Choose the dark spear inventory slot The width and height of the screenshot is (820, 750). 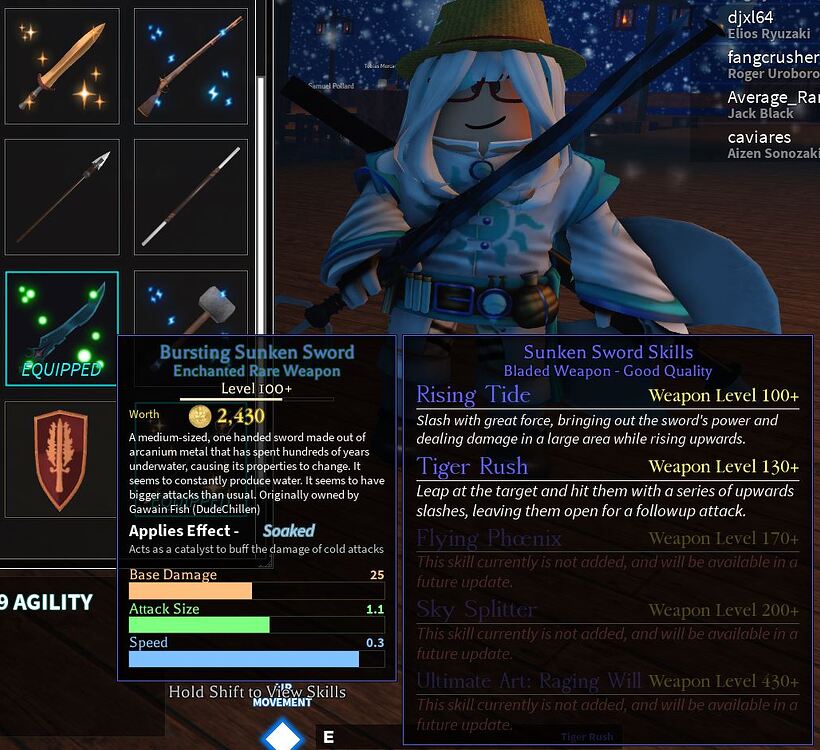[x=62, y=197]
